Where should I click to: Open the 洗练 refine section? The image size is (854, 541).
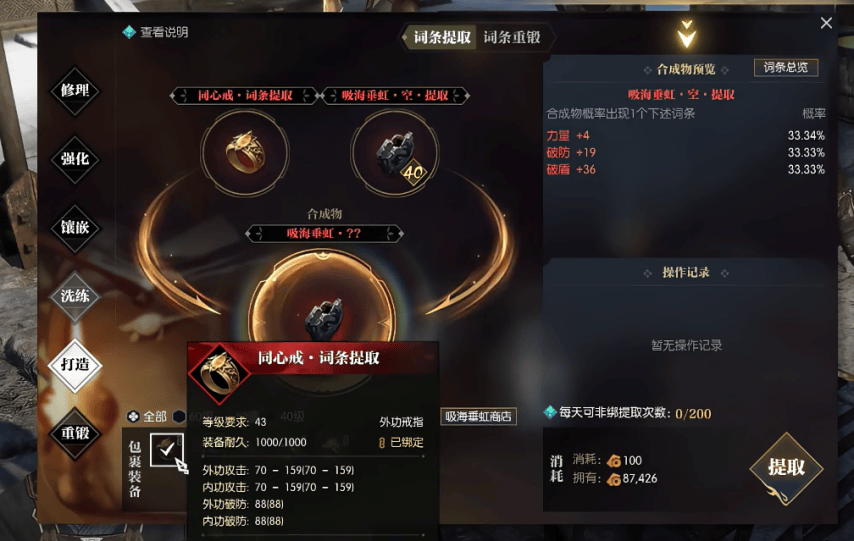[75, 296]
